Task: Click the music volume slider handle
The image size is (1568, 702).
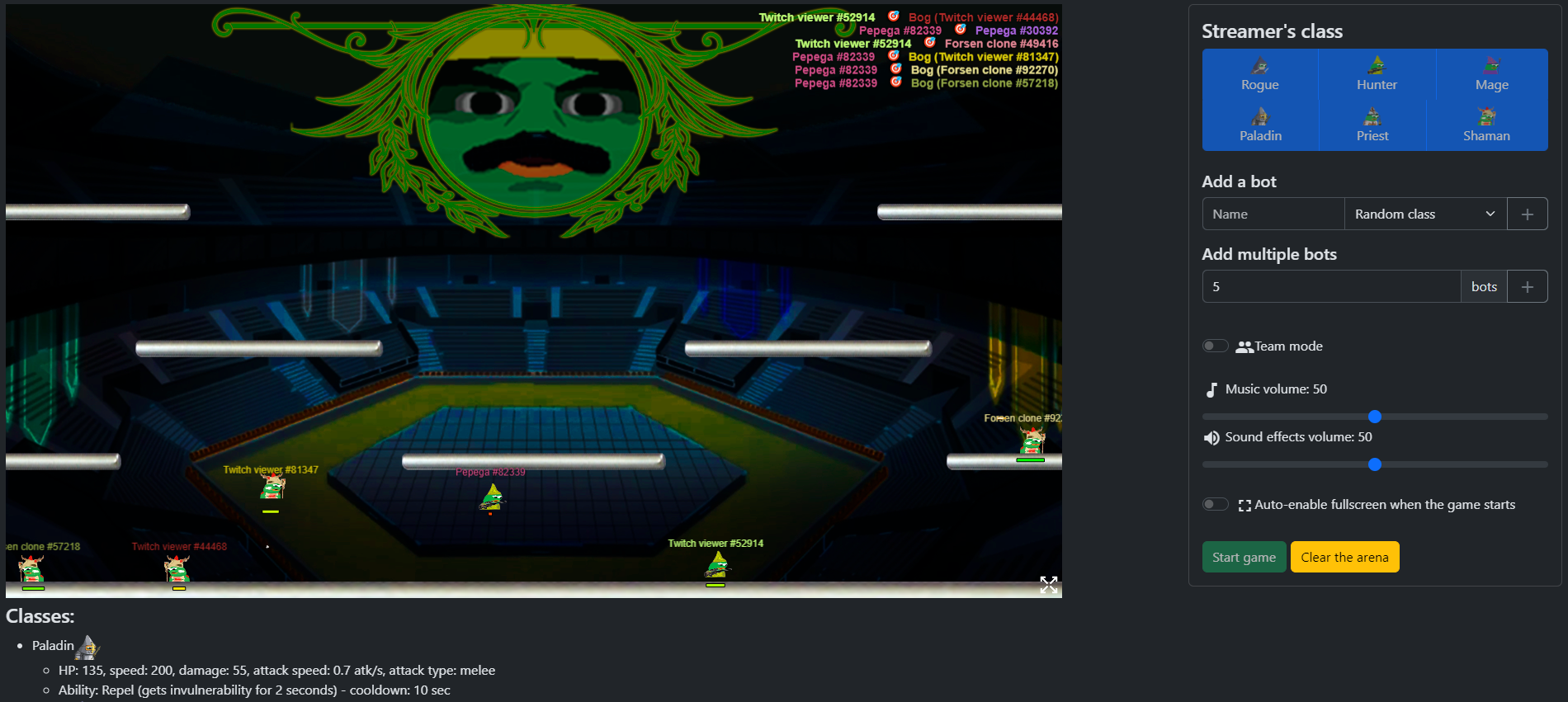Action: tap(1373, 417)
